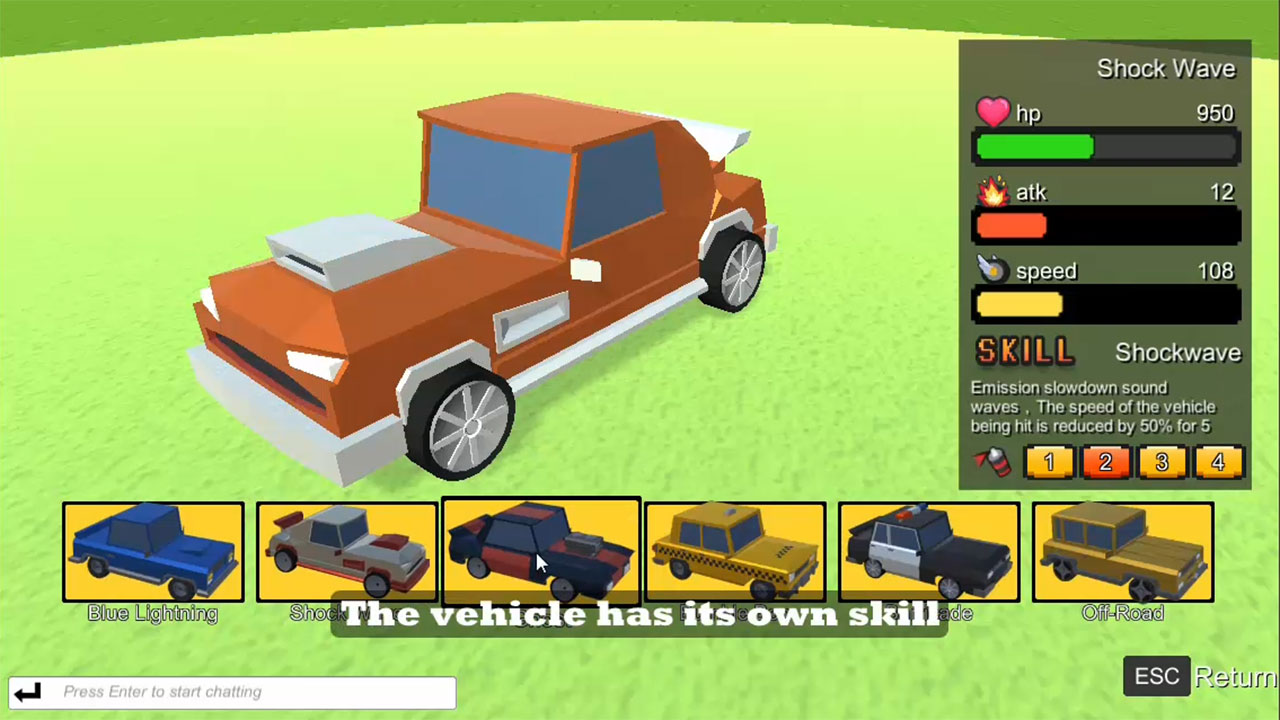
Task: Click the ESC key icon
Action: (1156, 676)
